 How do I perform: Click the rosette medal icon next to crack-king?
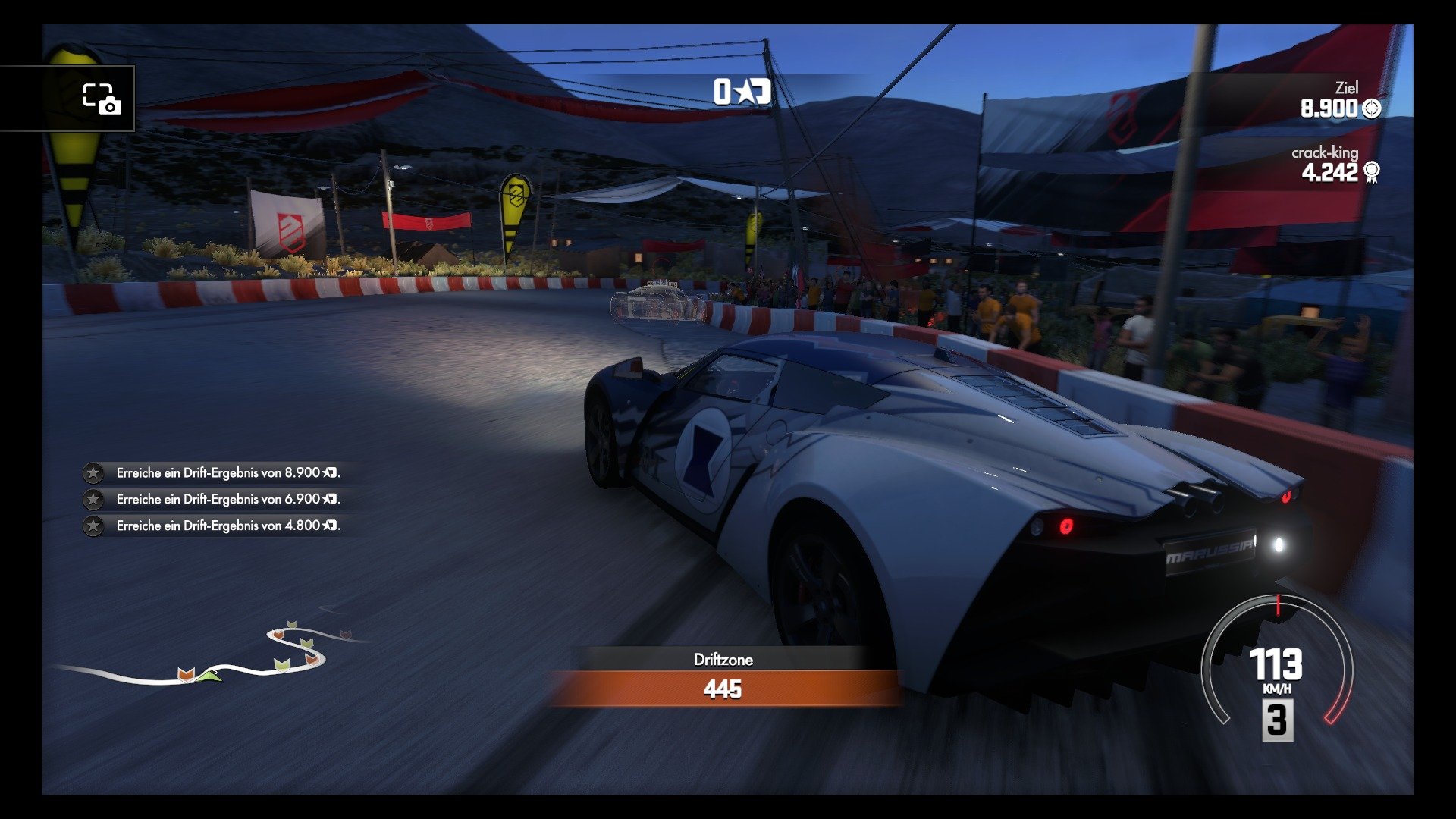tap(1370, 173)
